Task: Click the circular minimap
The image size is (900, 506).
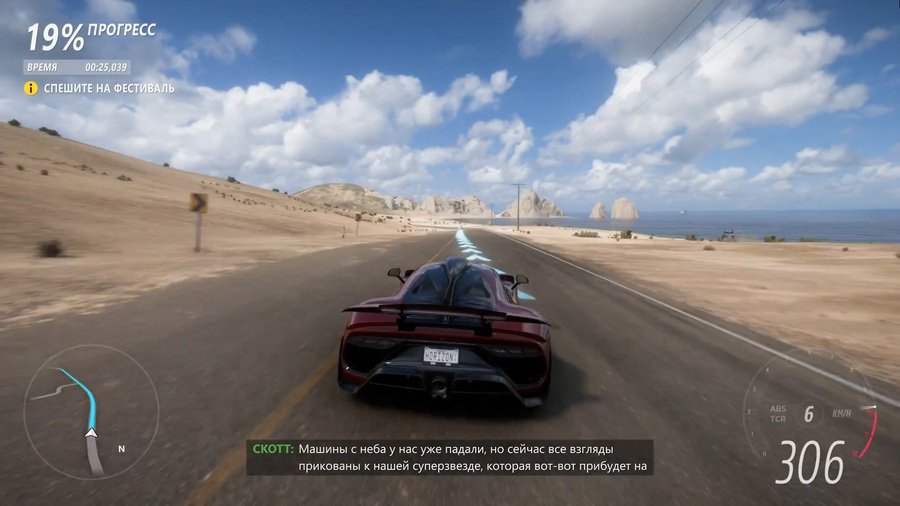Action: (91, 412)
